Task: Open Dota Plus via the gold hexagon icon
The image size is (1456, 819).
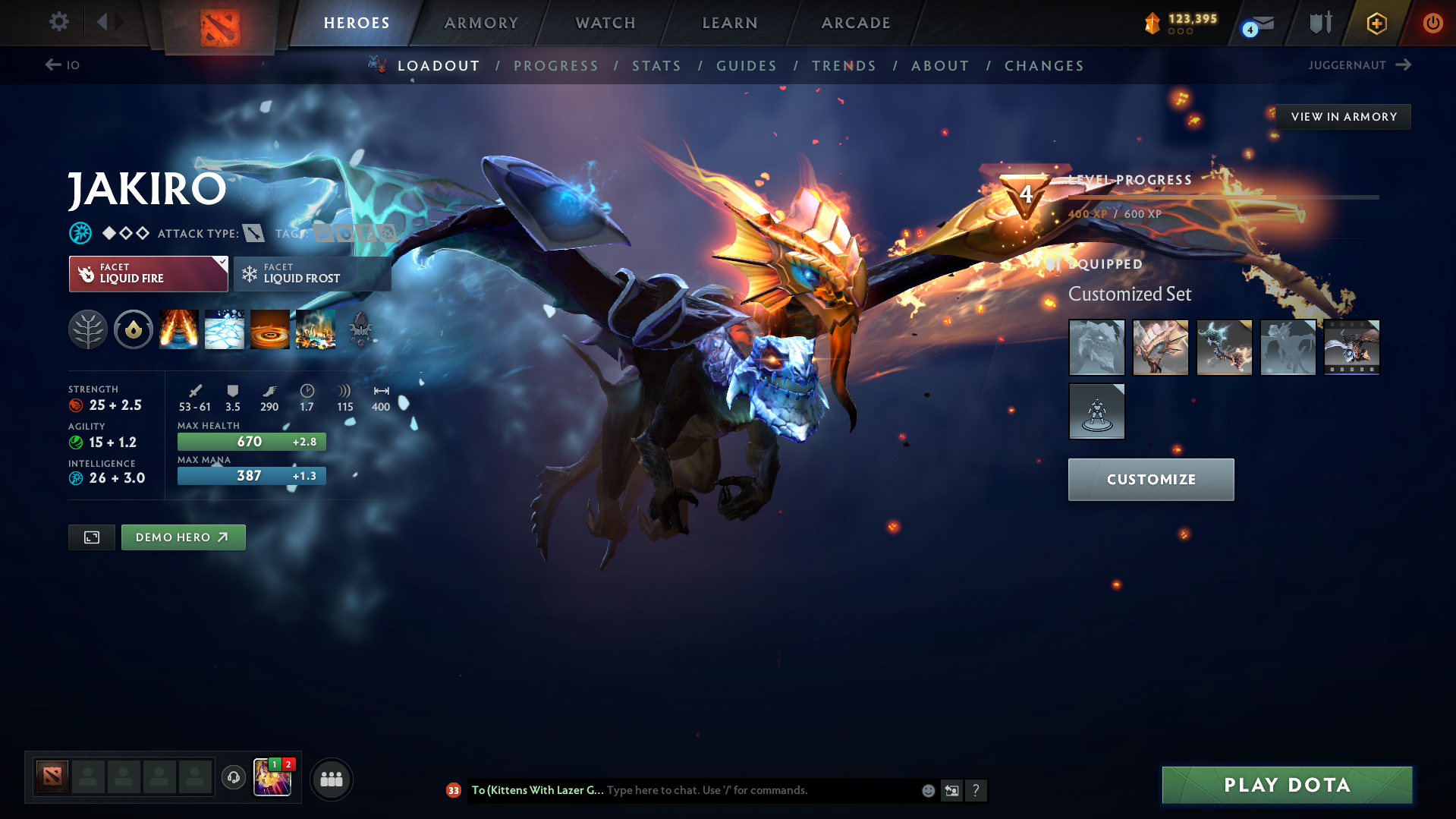Action: (1376, 23)
